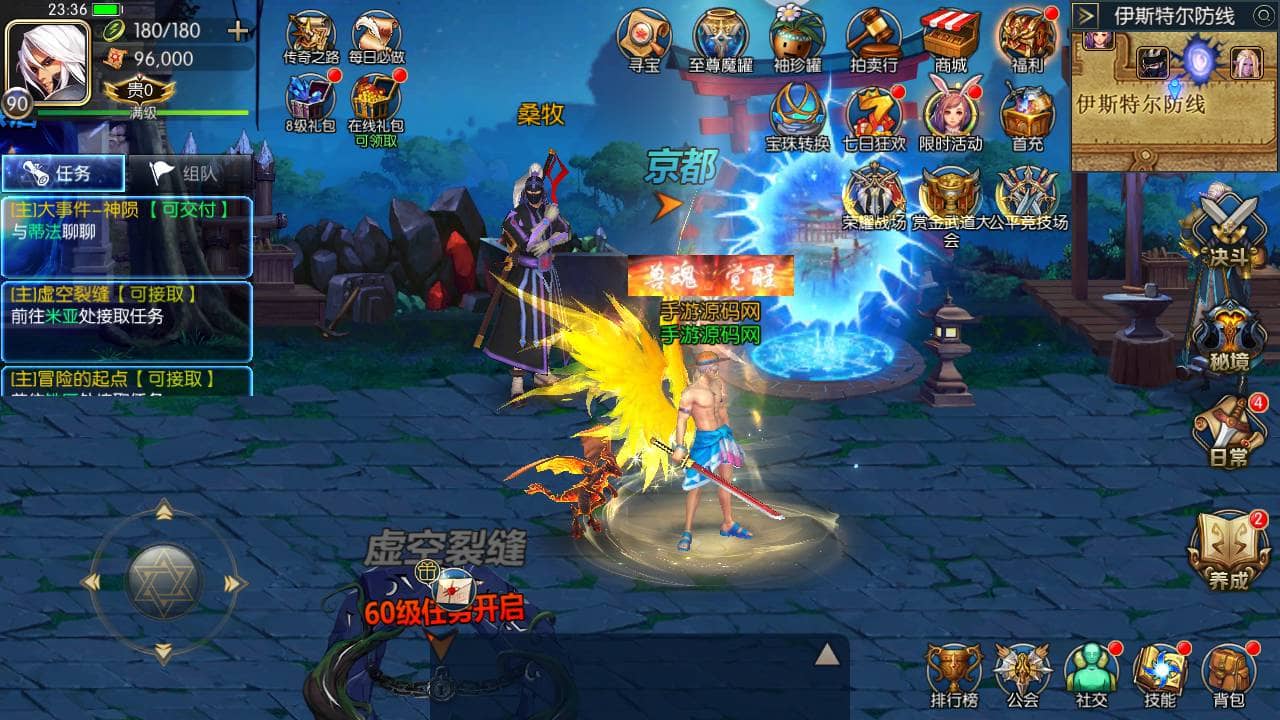Show the 排行榜 leaderboard
1280x720 pixels.
click(x=953, y=673)
